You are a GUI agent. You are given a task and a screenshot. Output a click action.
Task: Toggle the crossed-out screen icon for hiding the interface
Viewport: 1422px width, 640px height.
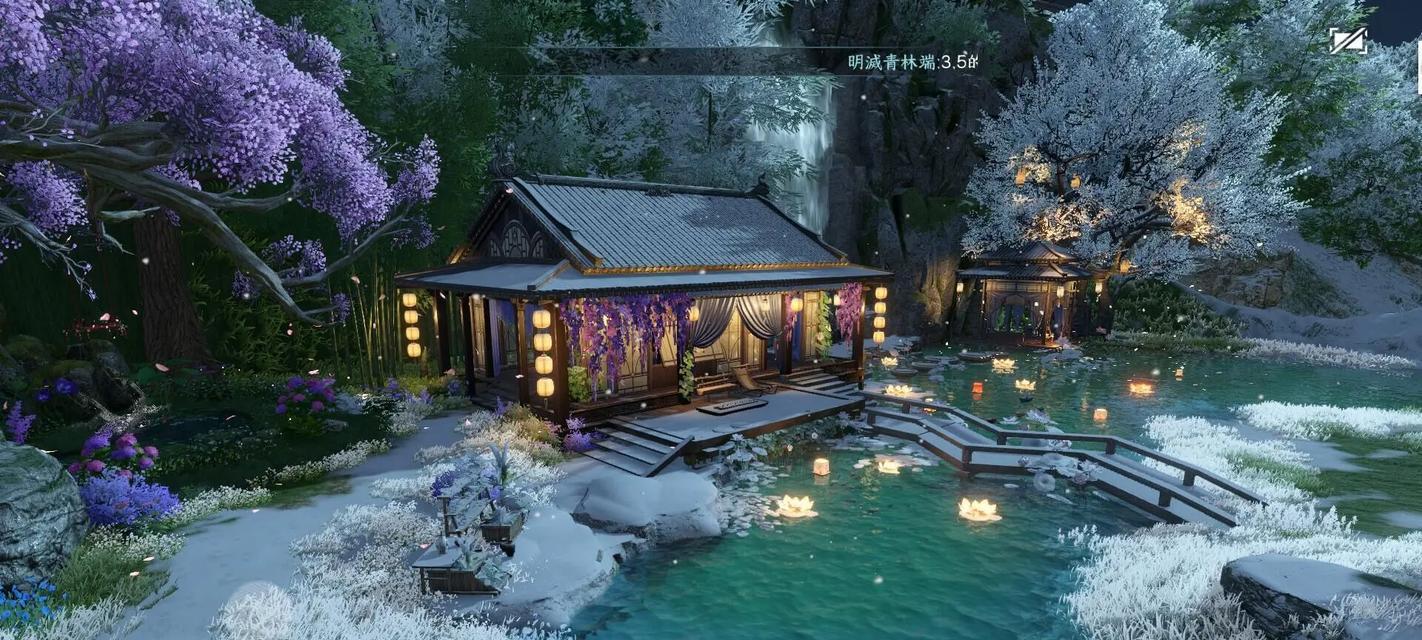1348,40
